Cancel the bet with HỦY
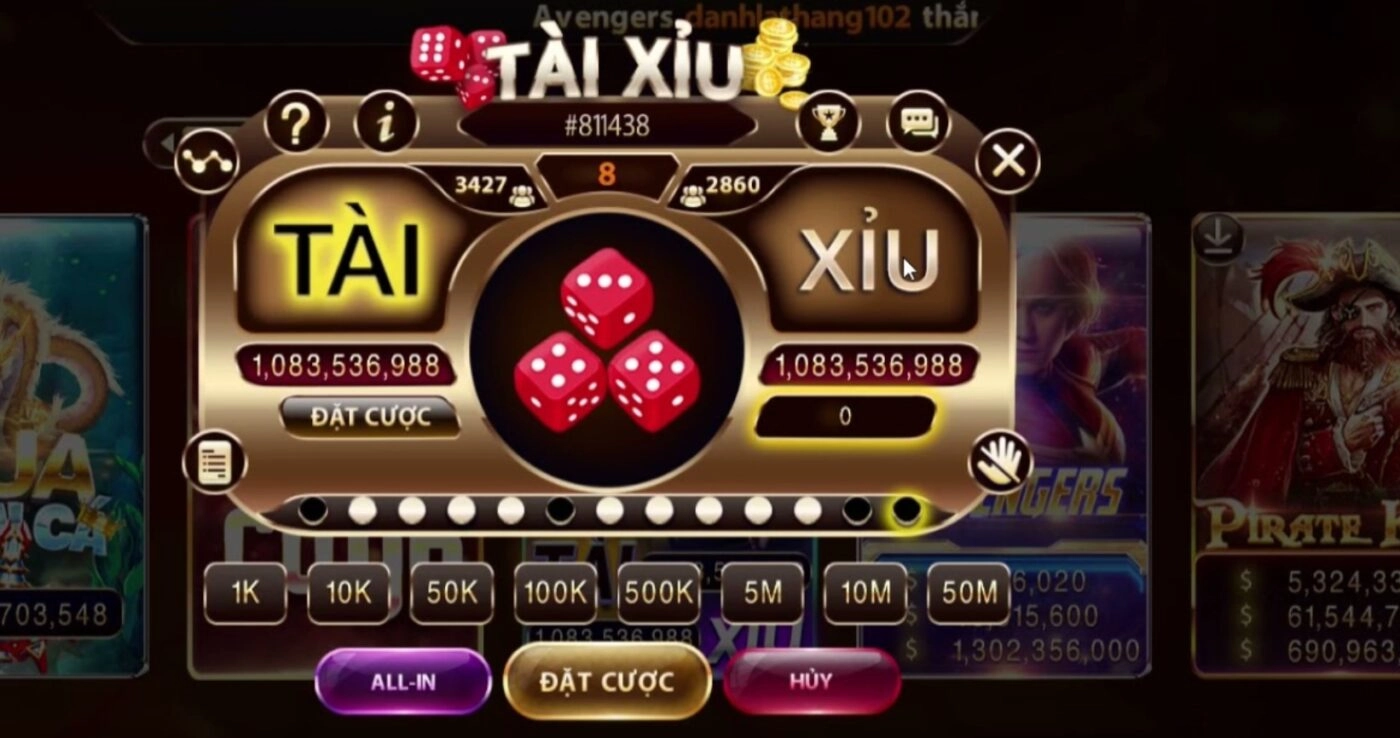This screenshot has height=738, width=1400. pyautogui.click(x=811, y=682)
